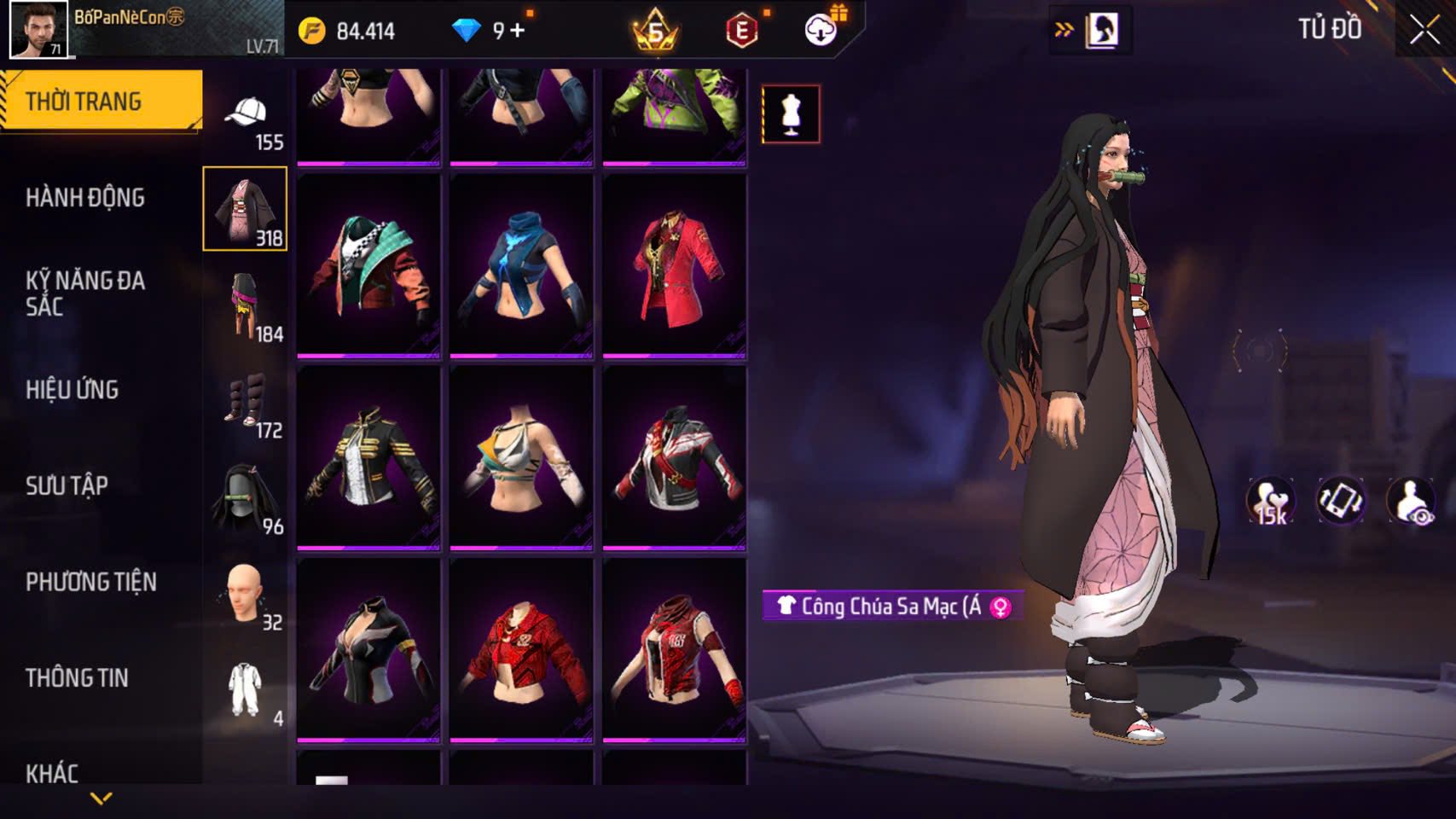Pick the black jacket with gold stripes
Screen dimensions: 1456x819
[x=368, y=457]
